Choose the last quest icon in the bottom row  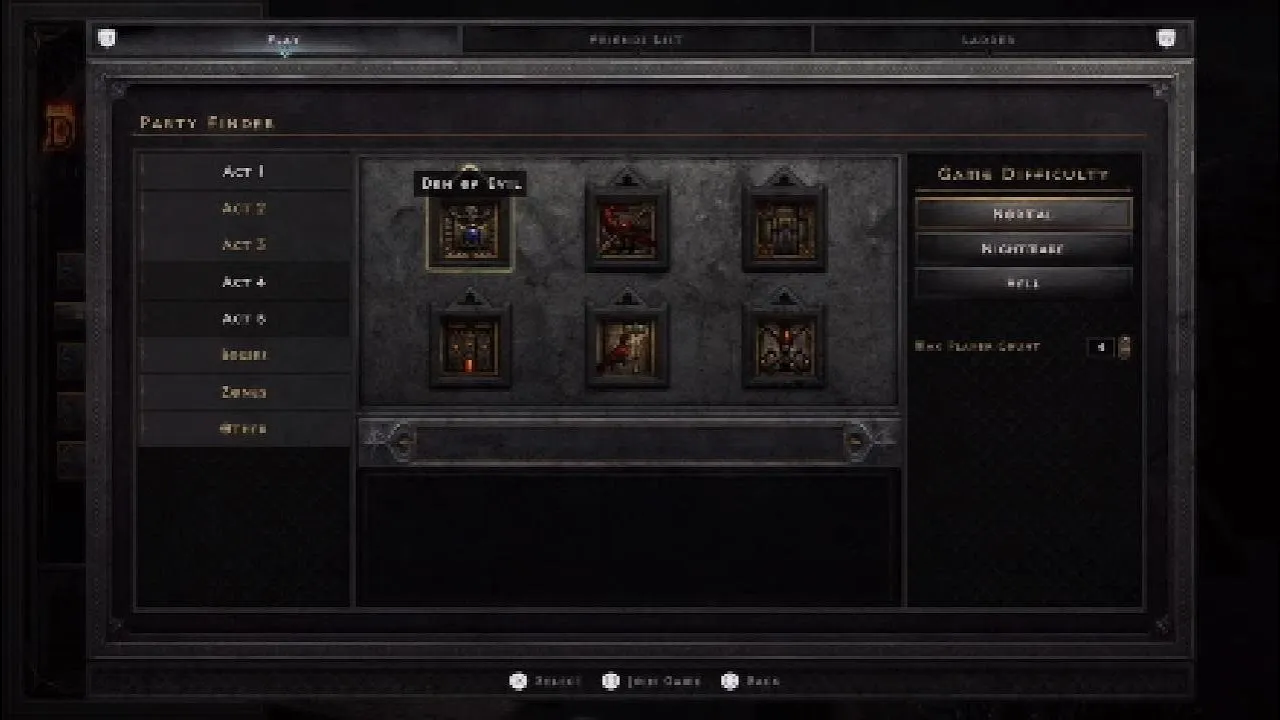click(785, 345)
